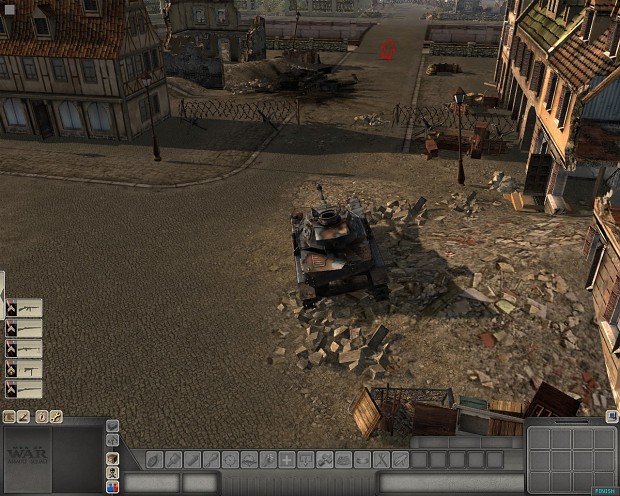Select the last squad member card

pos(24,389)
